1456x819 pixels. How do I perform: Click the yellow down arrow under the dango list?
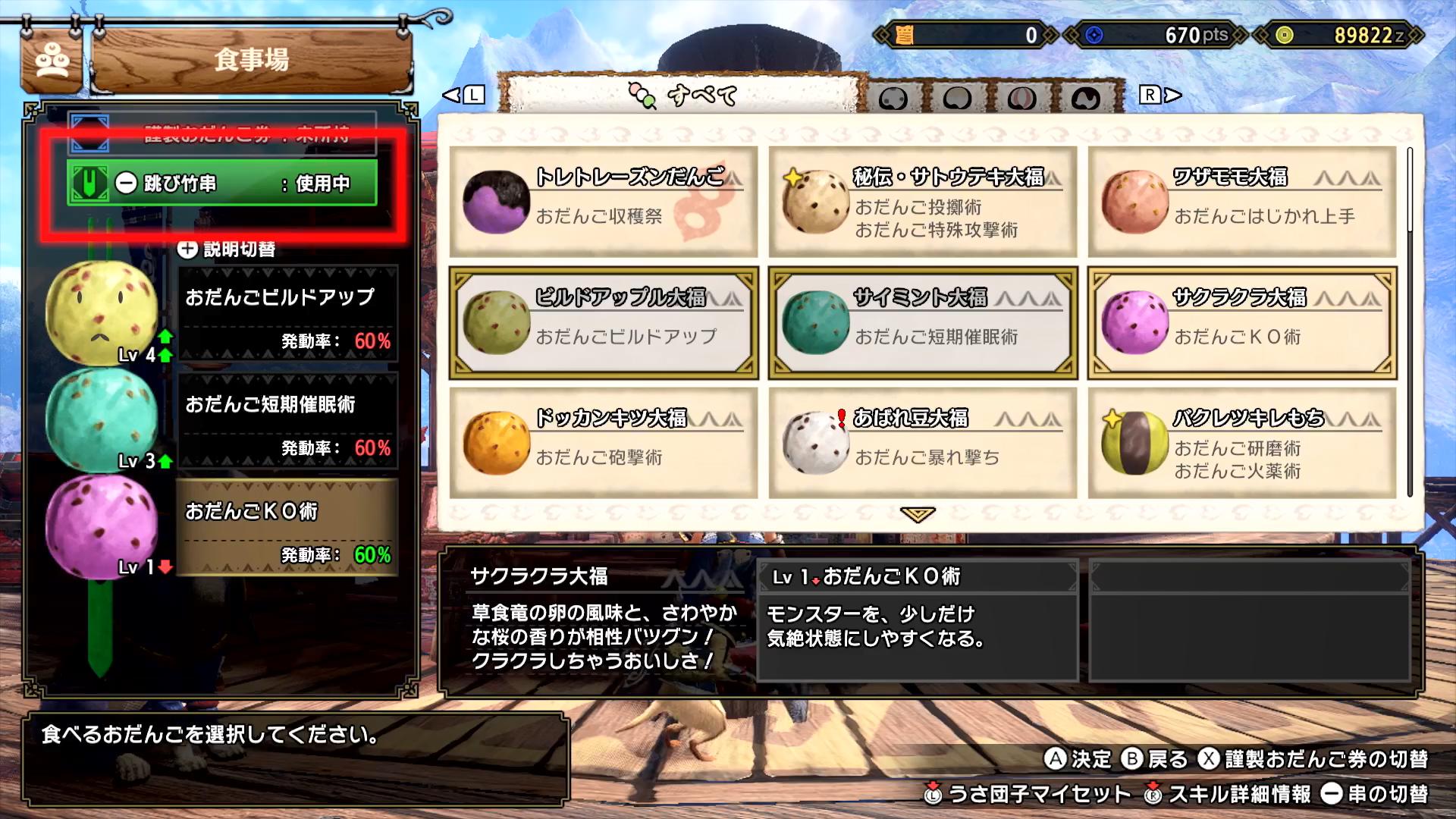tap(918, 515)
